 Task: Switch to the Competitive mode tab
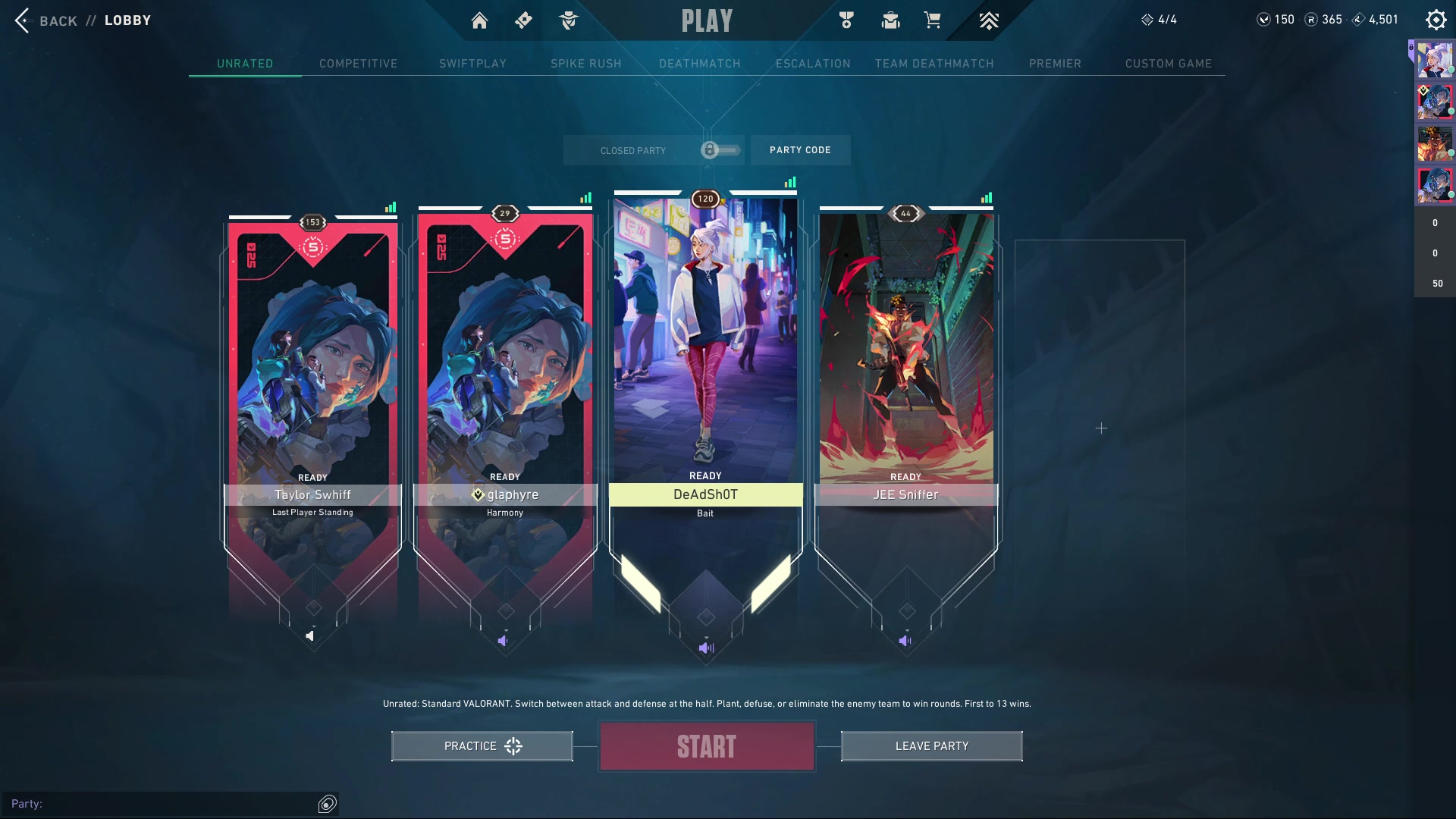coord(358,64)
